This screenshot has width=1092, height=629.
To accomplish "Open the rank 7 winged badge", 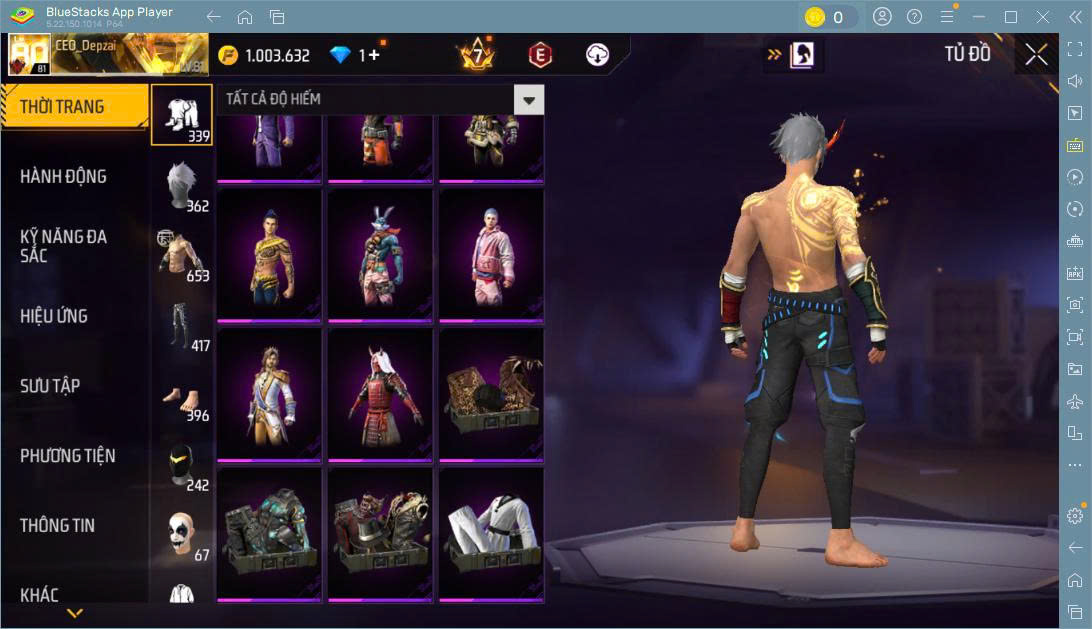I will click(477, 56).
